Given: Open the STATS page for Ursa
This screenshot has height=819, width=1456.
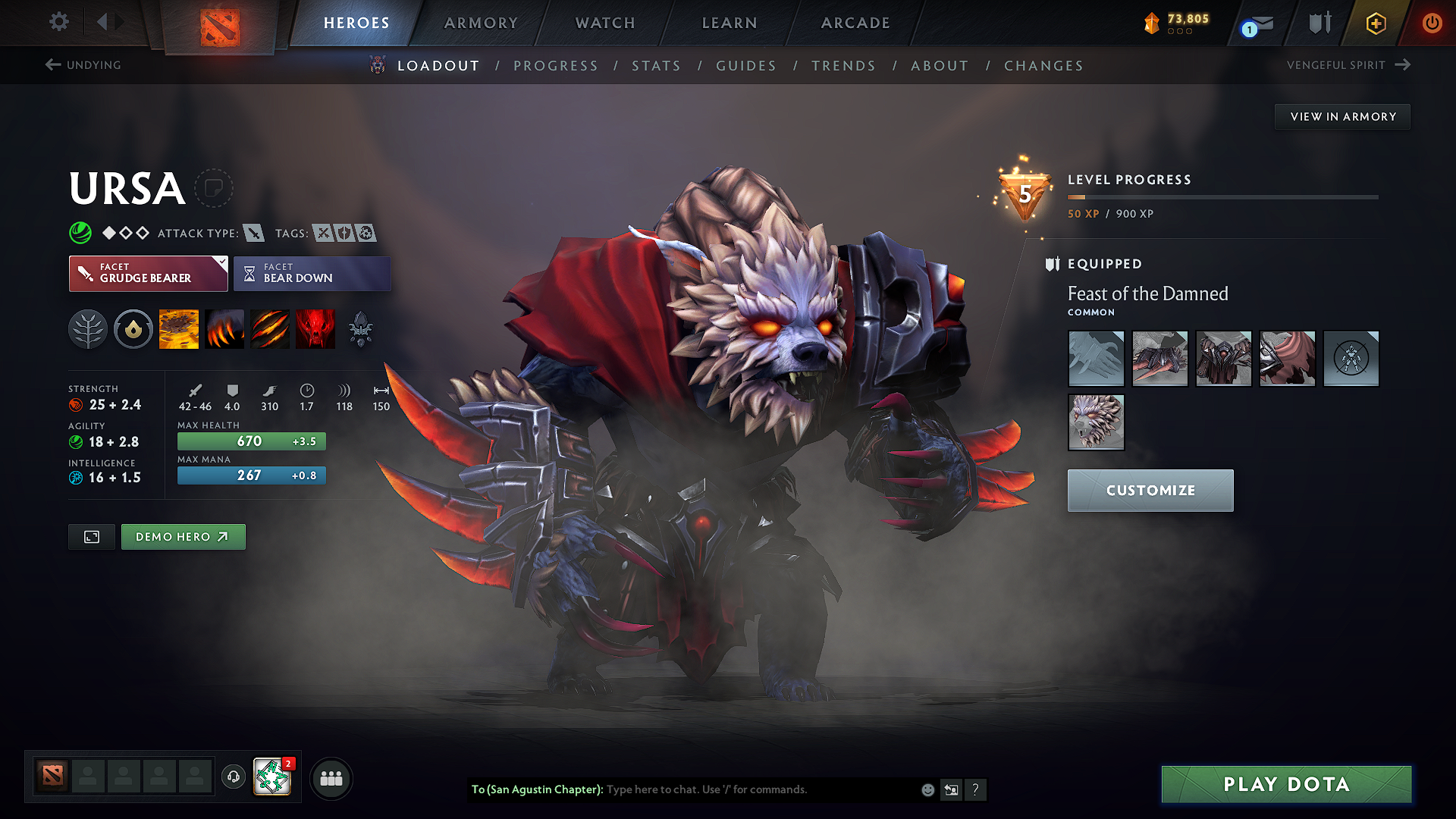Looking at the screenshot, I should 656,65.
